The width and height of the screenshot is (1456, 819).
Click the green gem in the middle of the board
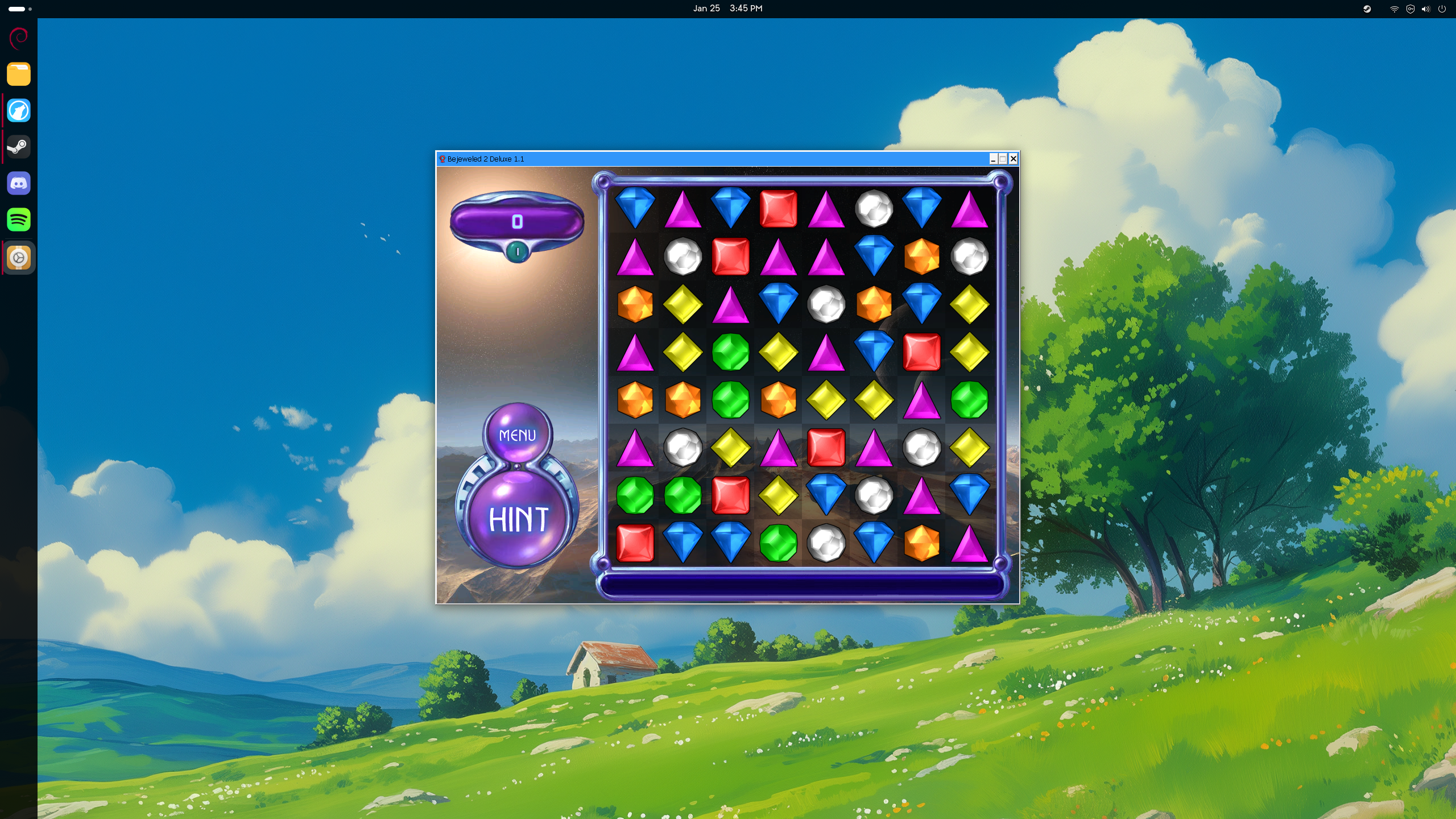pos(731,351)
